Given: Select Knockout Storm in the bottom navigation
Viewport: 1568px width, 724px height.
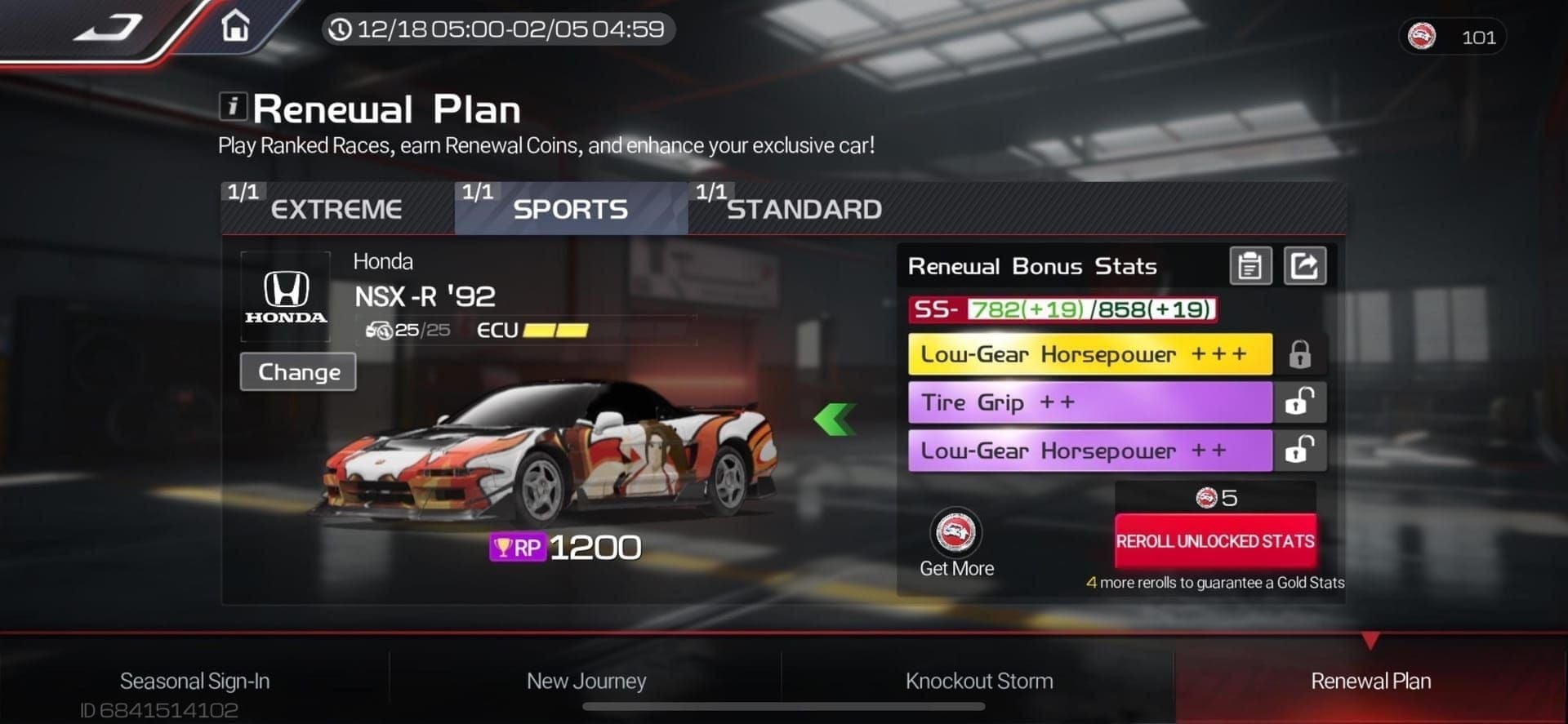Looking at the screenshot, I should point(978,681).
